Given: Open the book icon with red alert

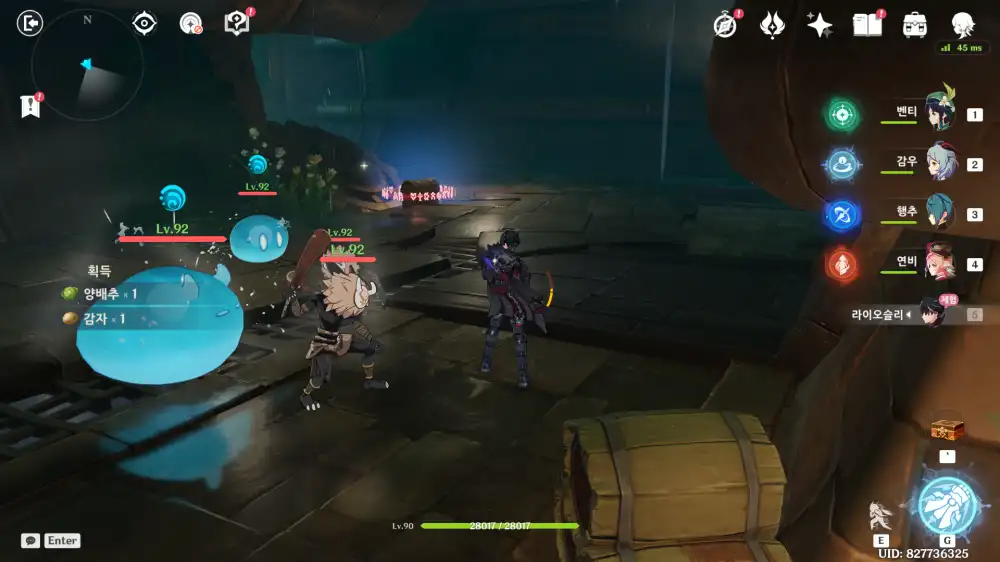Looking at the screenshot, I should point(237,23).
